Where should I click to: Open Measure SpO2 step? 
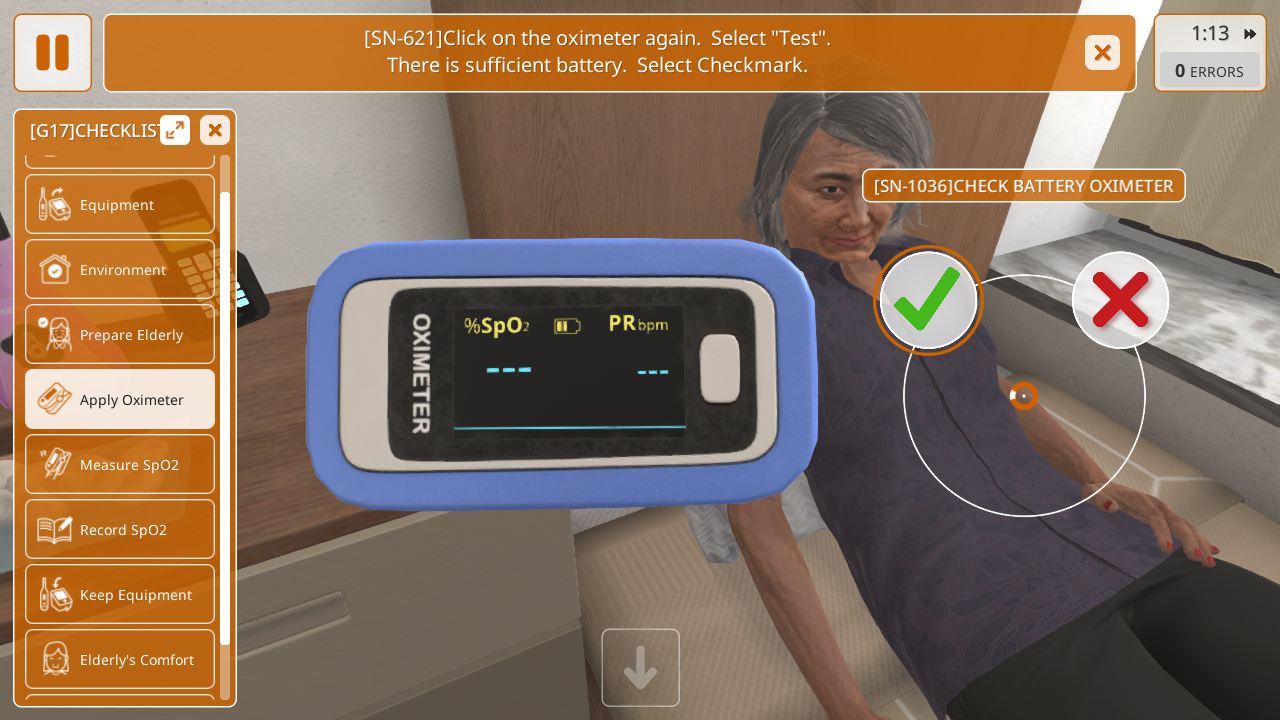(x=120, y=465)
